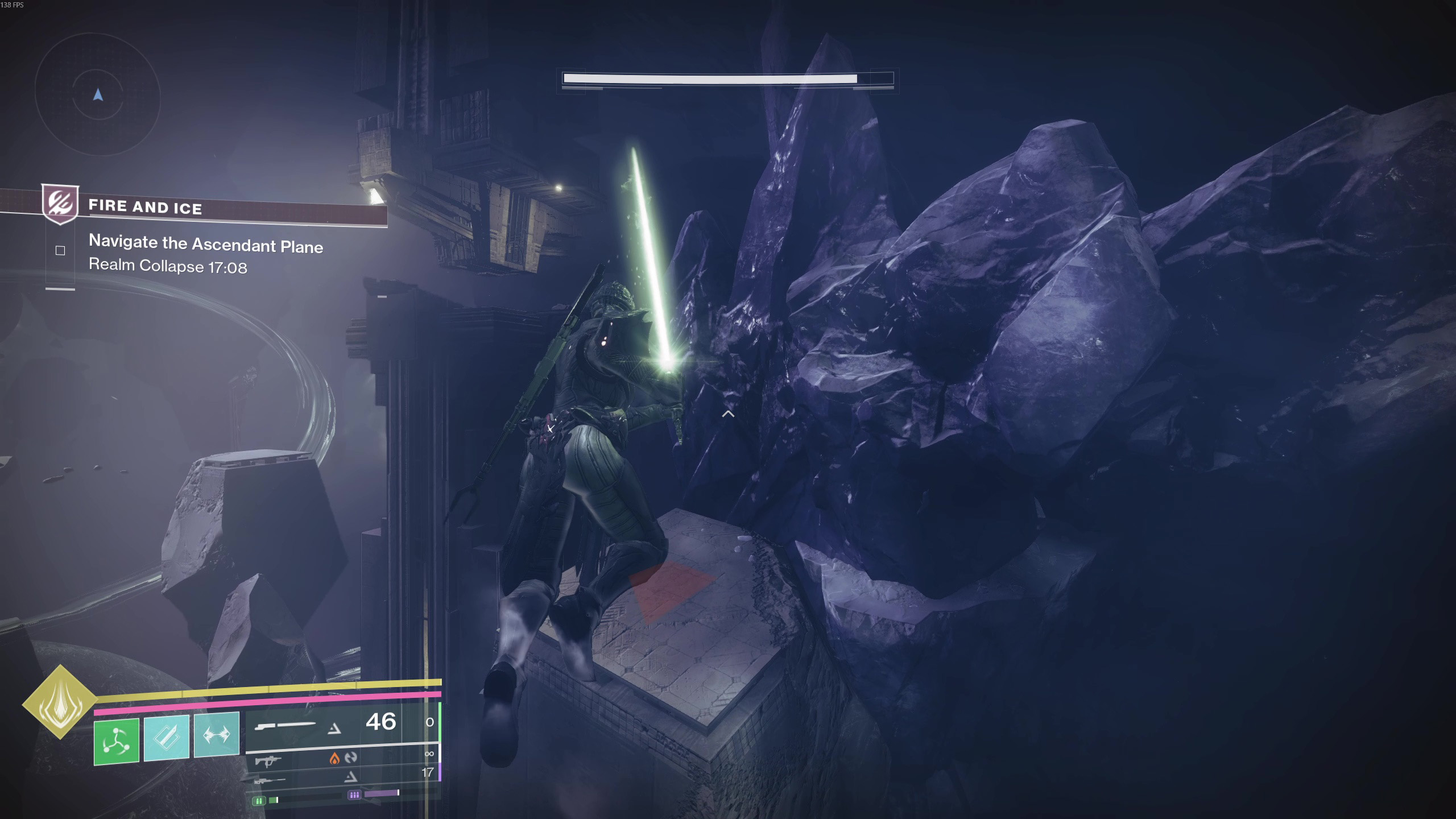Open the Fire and Ice quest banner

coord(216,208)
